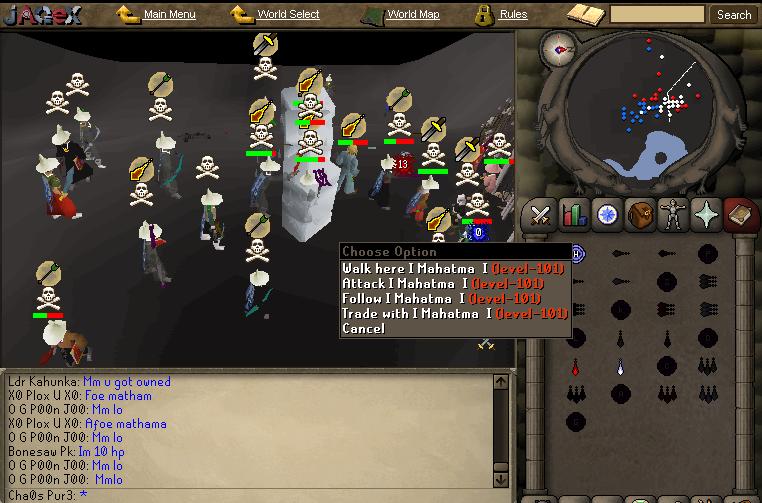This screenshot has height=503, width=762.
Task: Open the crossed swords combat tab
Action: point(541,214)
